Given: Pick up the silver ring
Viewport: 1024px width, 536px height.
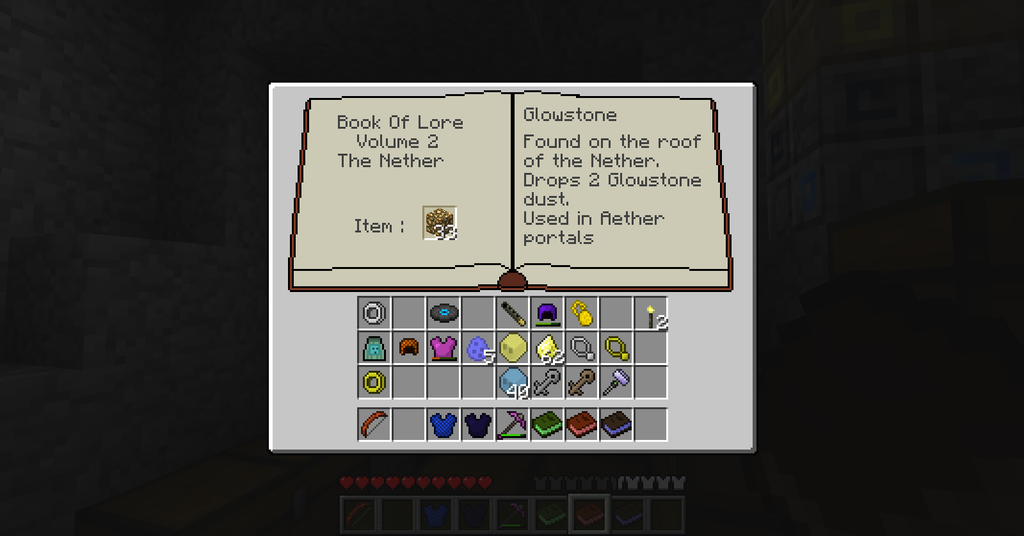Looking at the screenshot, I should 374,314.
